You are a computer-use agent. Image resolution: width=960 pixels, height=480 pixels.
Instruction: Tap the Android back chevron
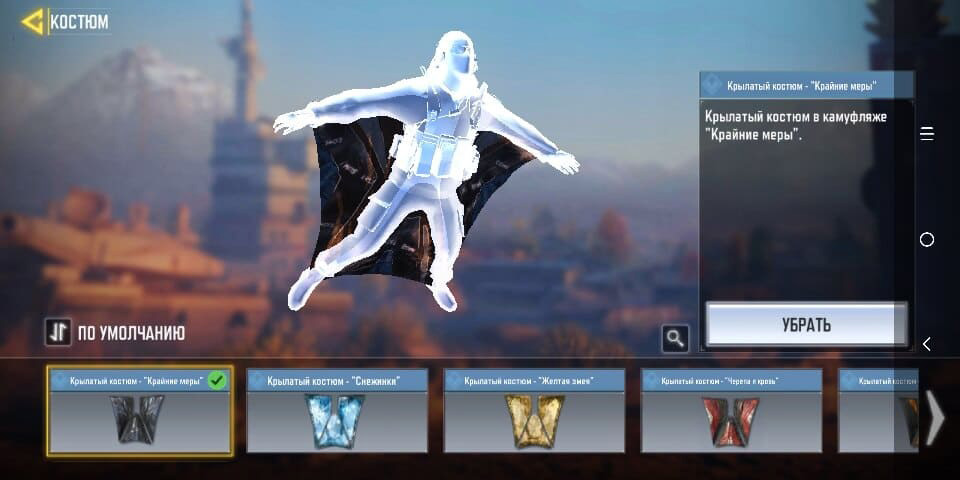(x=927, y=344)
